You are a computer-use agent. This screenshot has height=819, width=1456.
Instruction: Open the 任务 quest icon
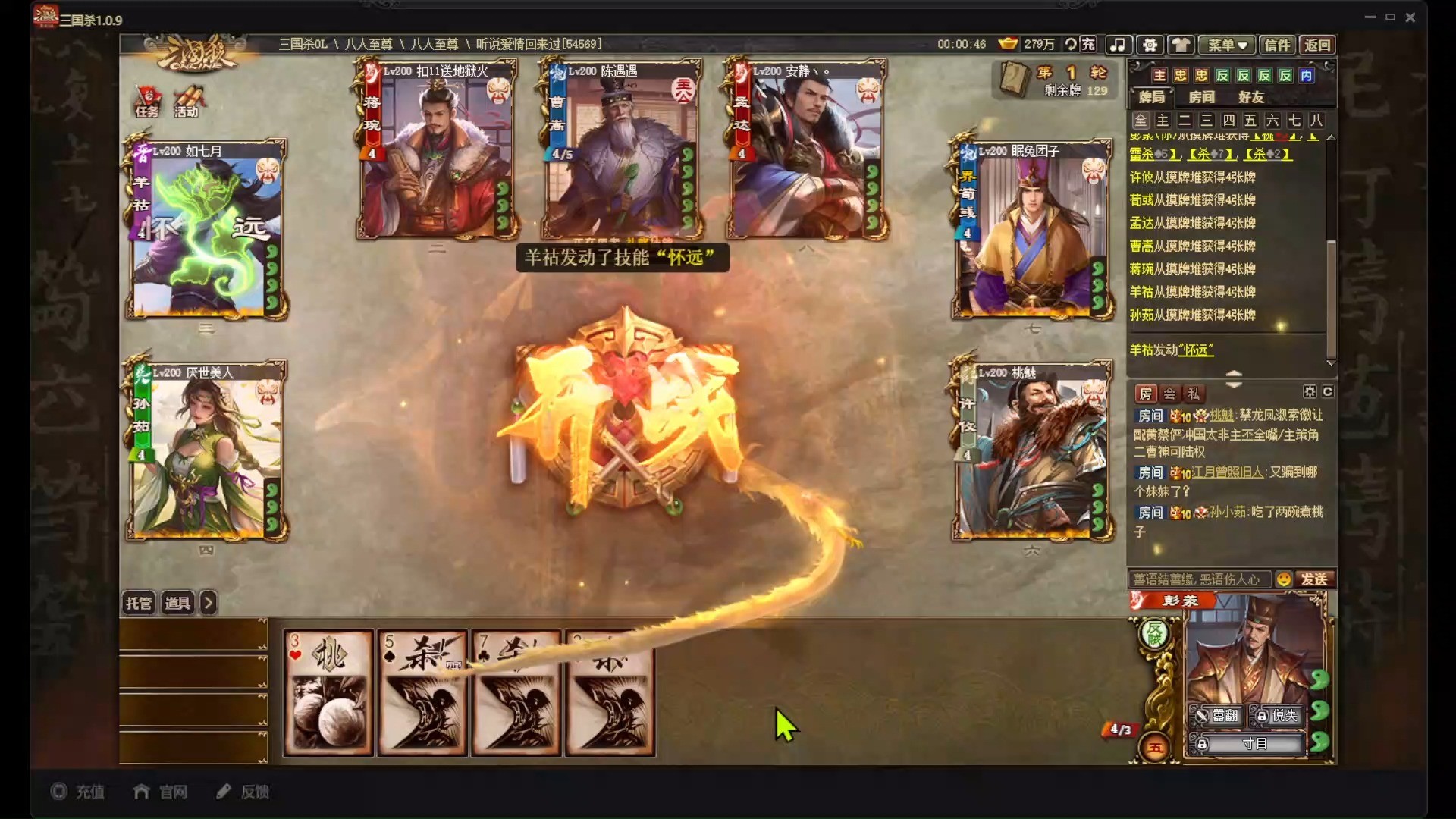[148, 102]
